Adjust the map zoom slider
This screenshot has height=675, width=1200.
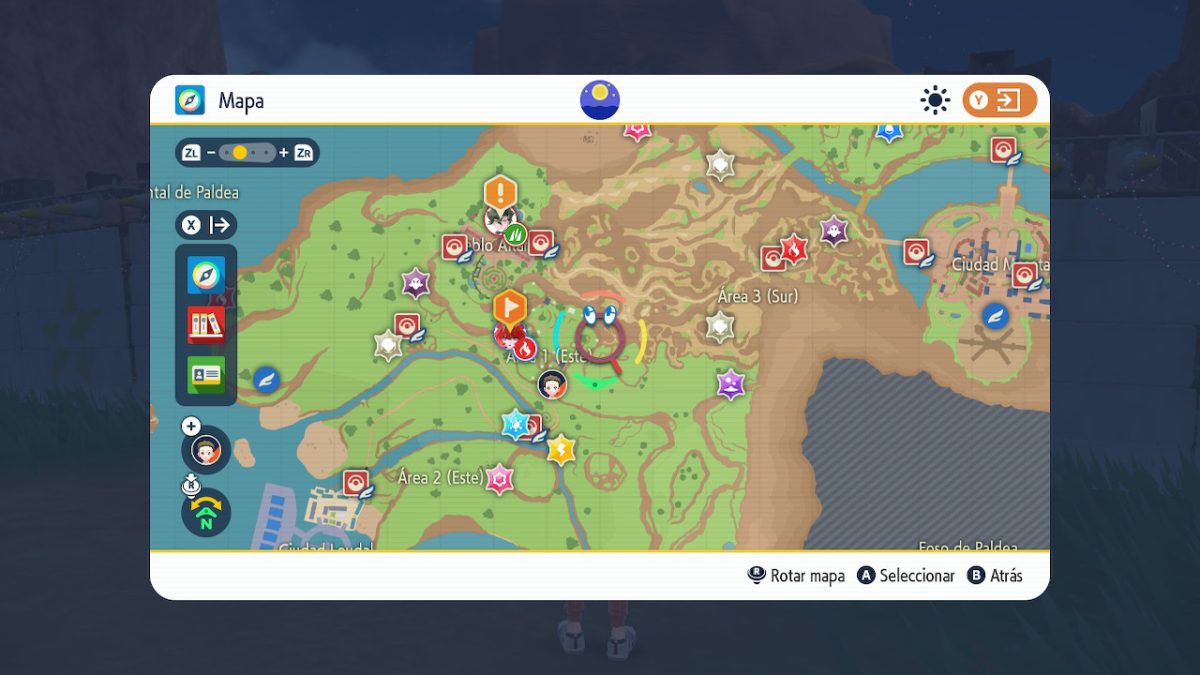(x=247, y=153)
